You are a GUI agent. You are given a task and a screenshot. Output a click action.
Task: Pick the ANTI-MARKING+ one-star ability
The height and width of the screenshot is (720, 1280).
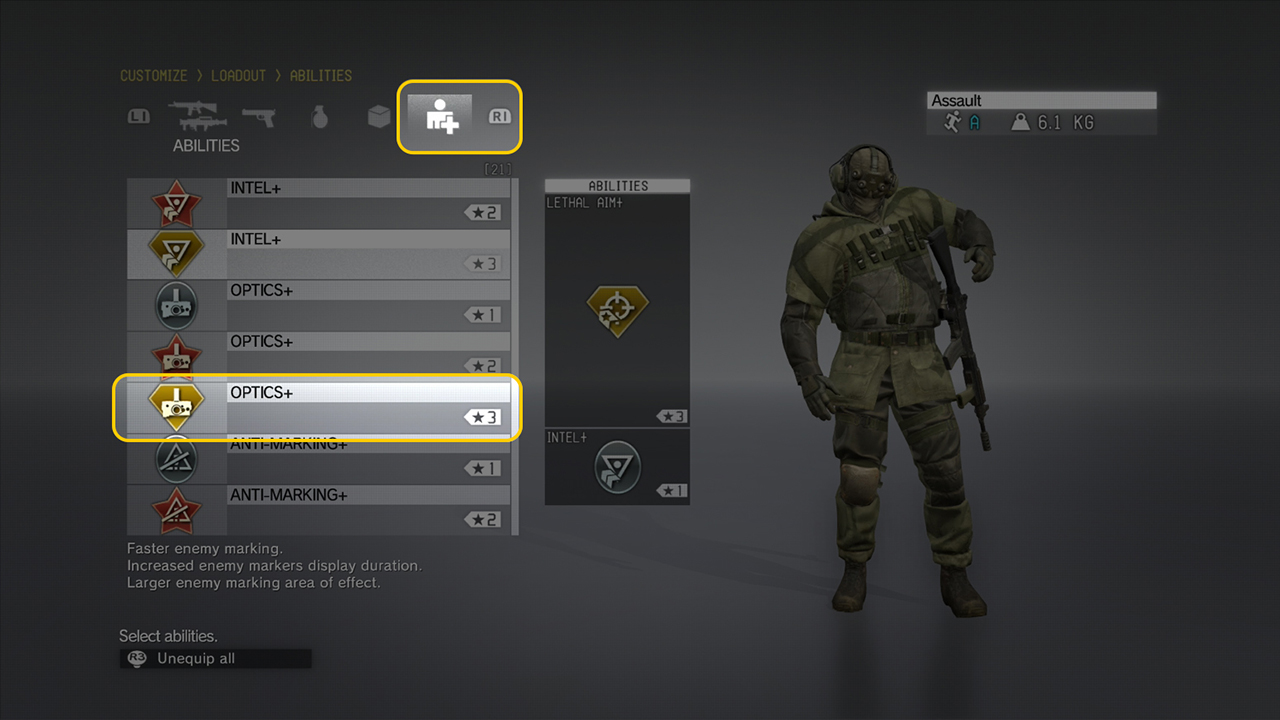click(318, 459)
